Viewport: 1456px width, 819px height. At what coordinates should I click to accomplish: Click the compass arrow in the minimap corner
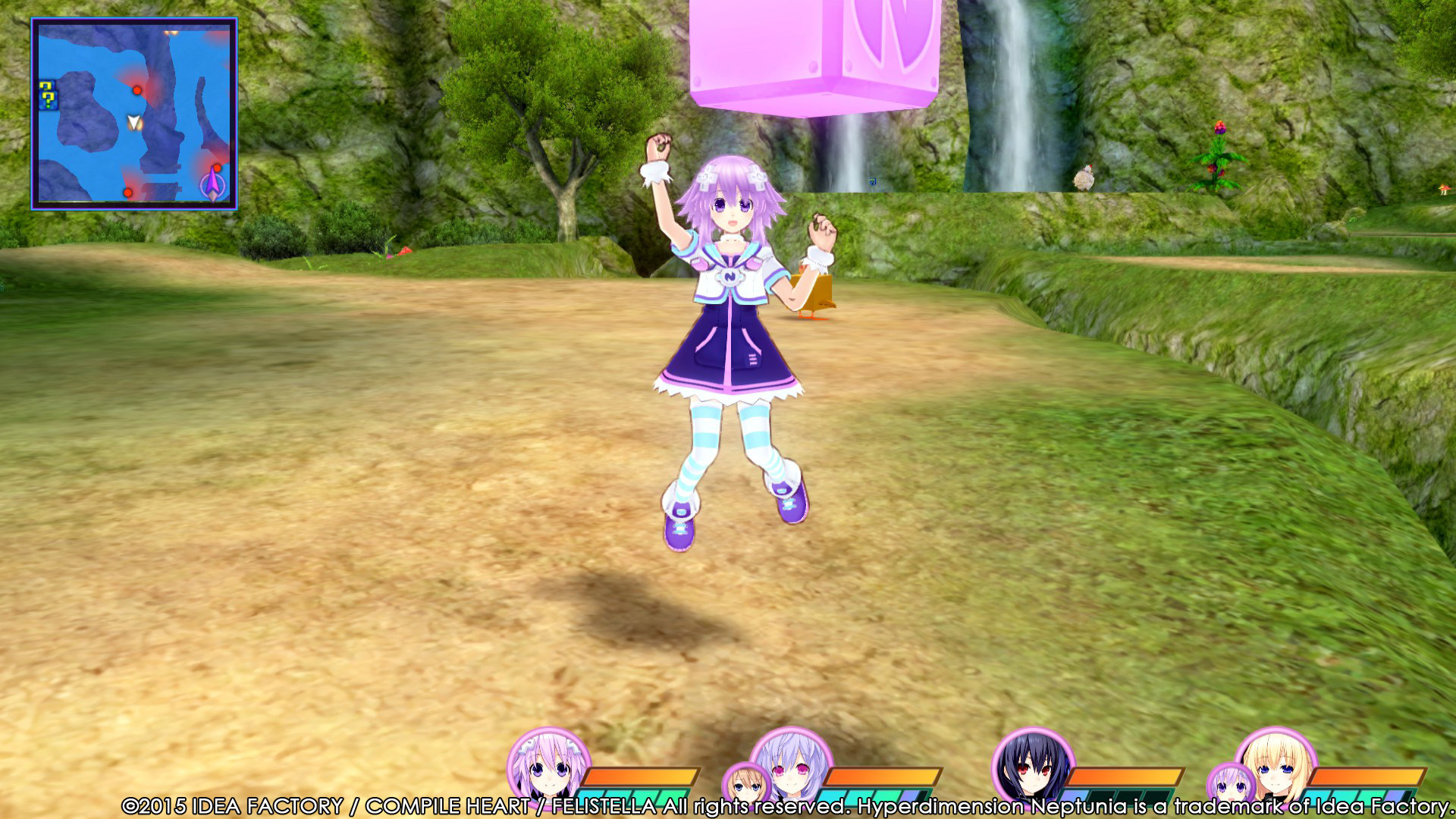[x=212, y=184]
